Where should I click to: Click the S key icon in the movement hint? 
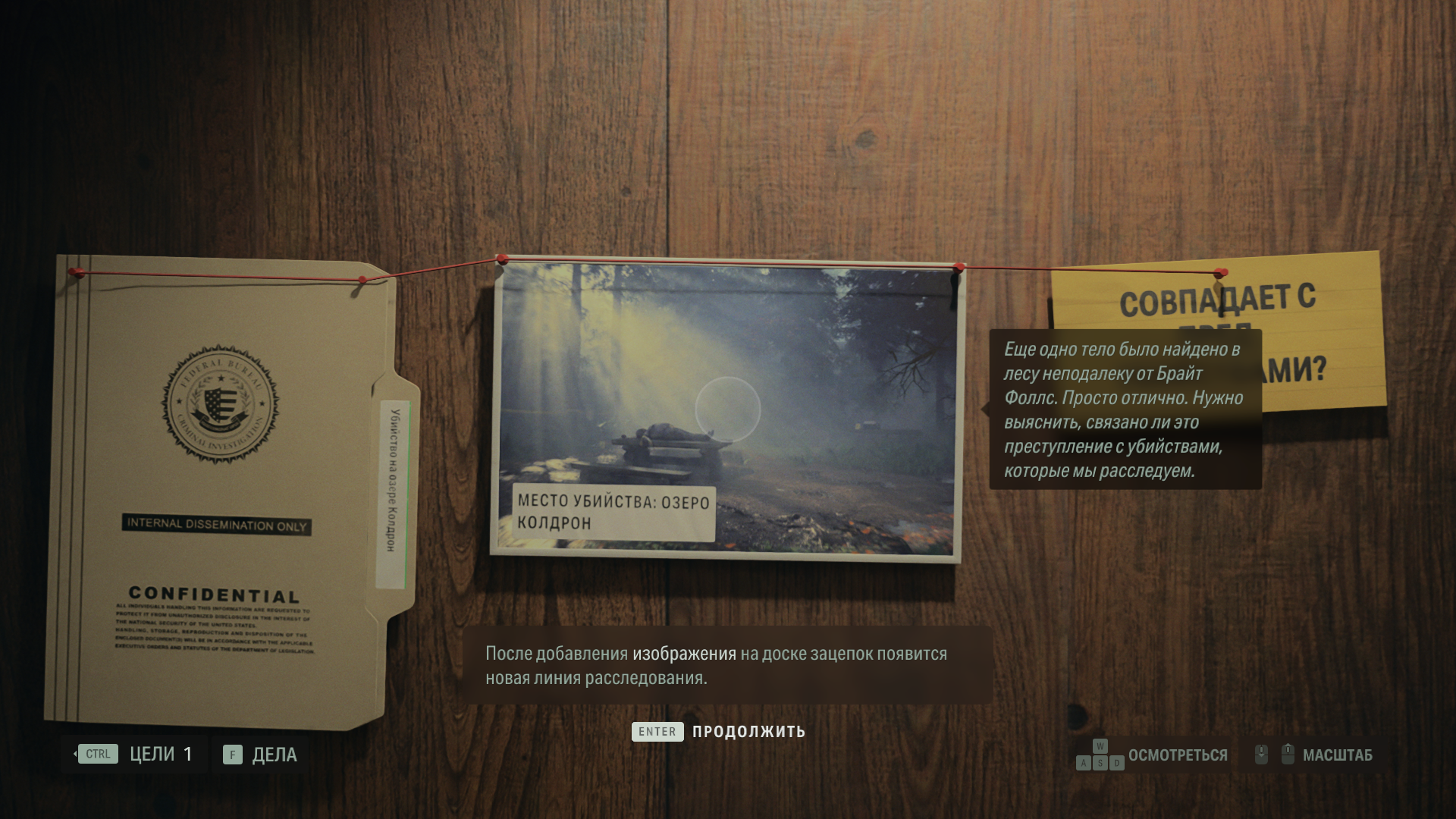pos(1100,762)
